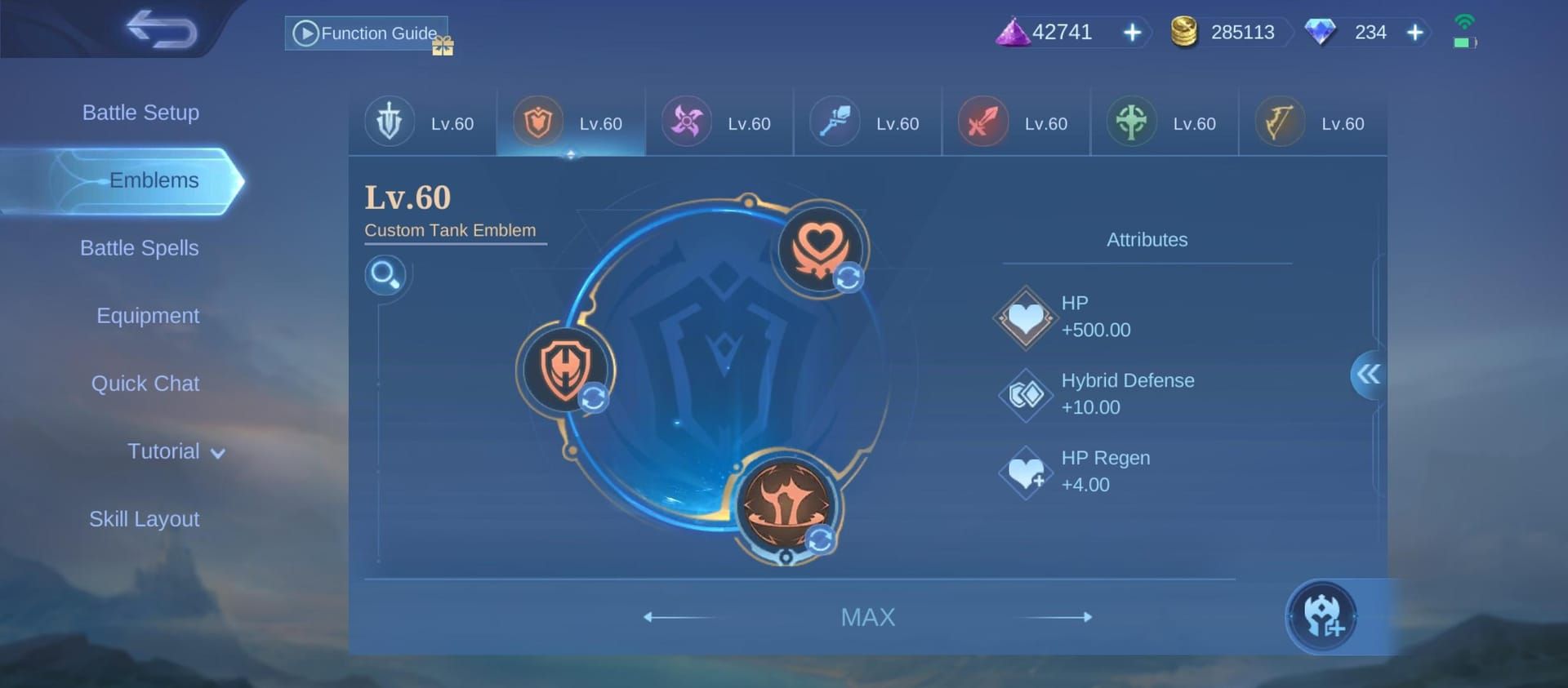Swap the shield talent on the left

point(565,370)
